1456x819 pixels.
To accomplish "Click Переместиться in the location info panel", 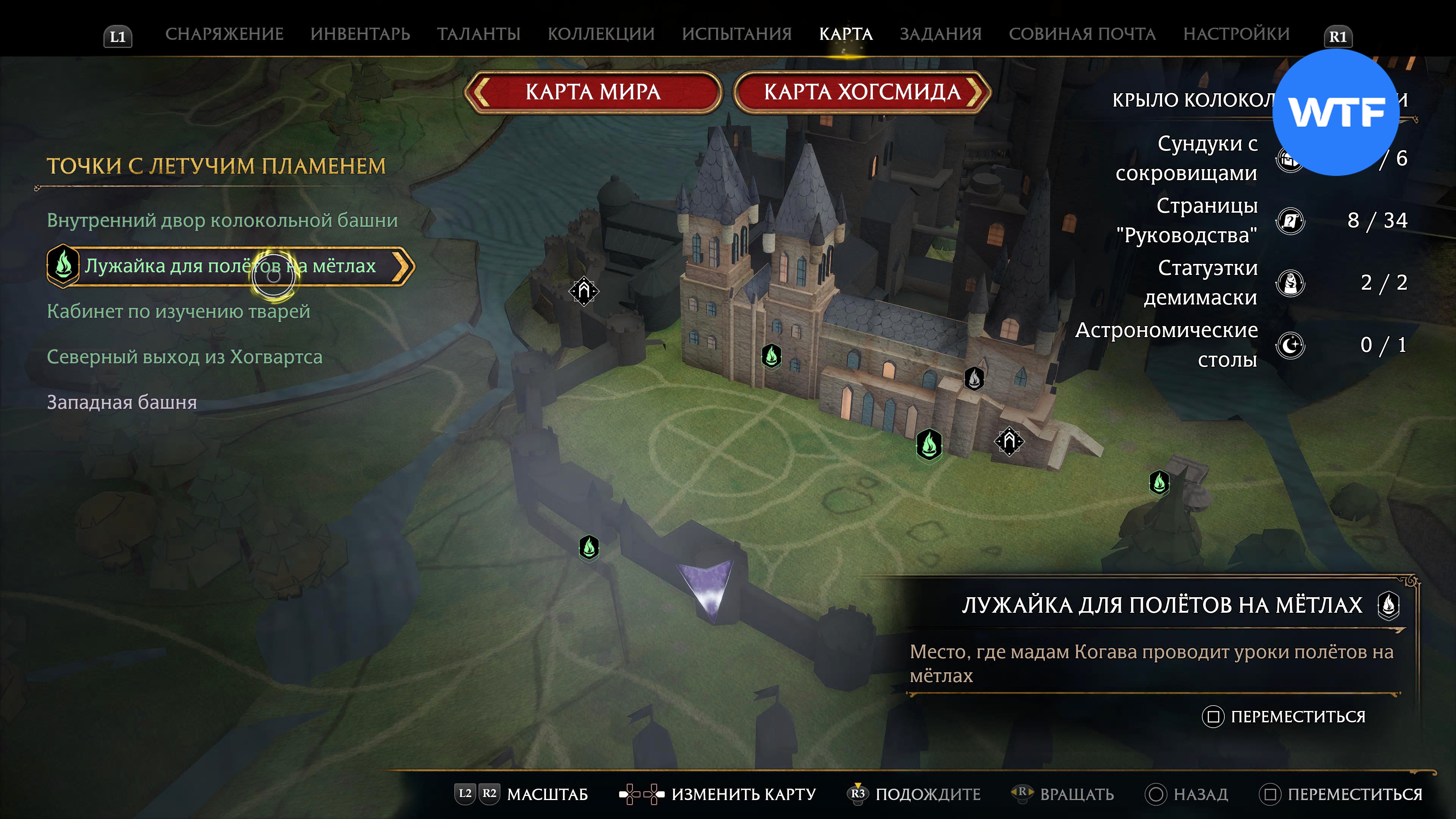I will 1297,717.
